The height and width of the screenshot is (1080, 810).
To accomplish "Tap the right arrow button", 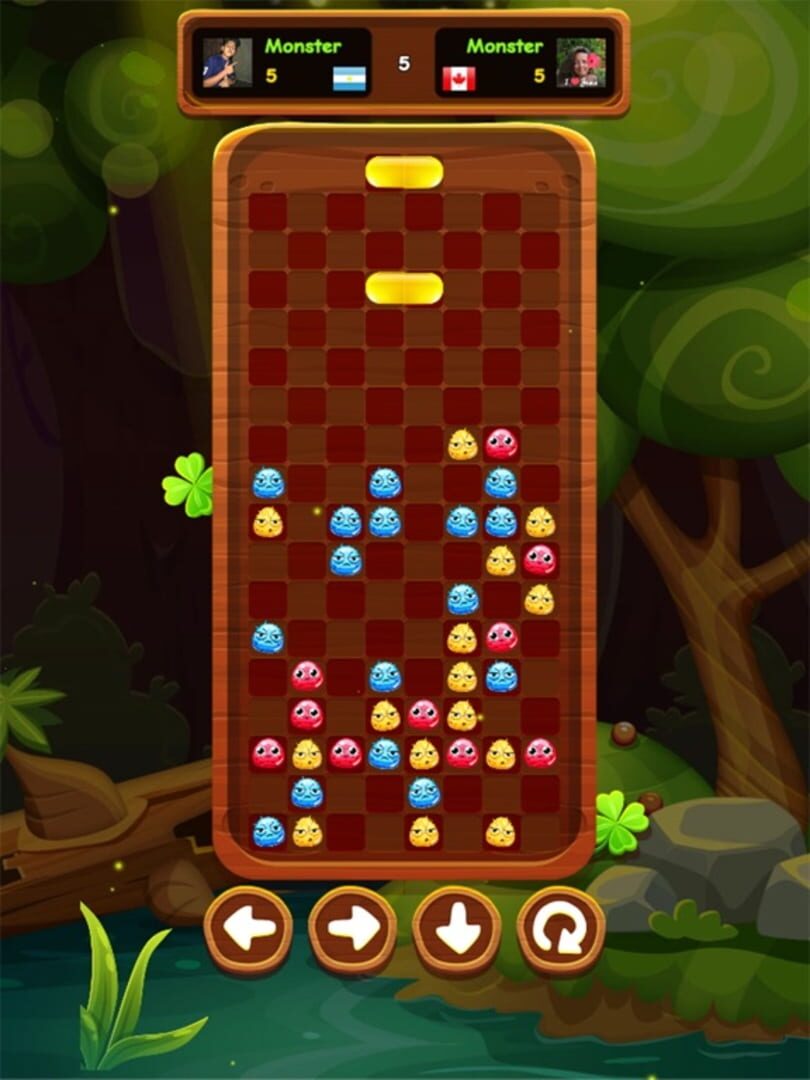I will 353,930.
